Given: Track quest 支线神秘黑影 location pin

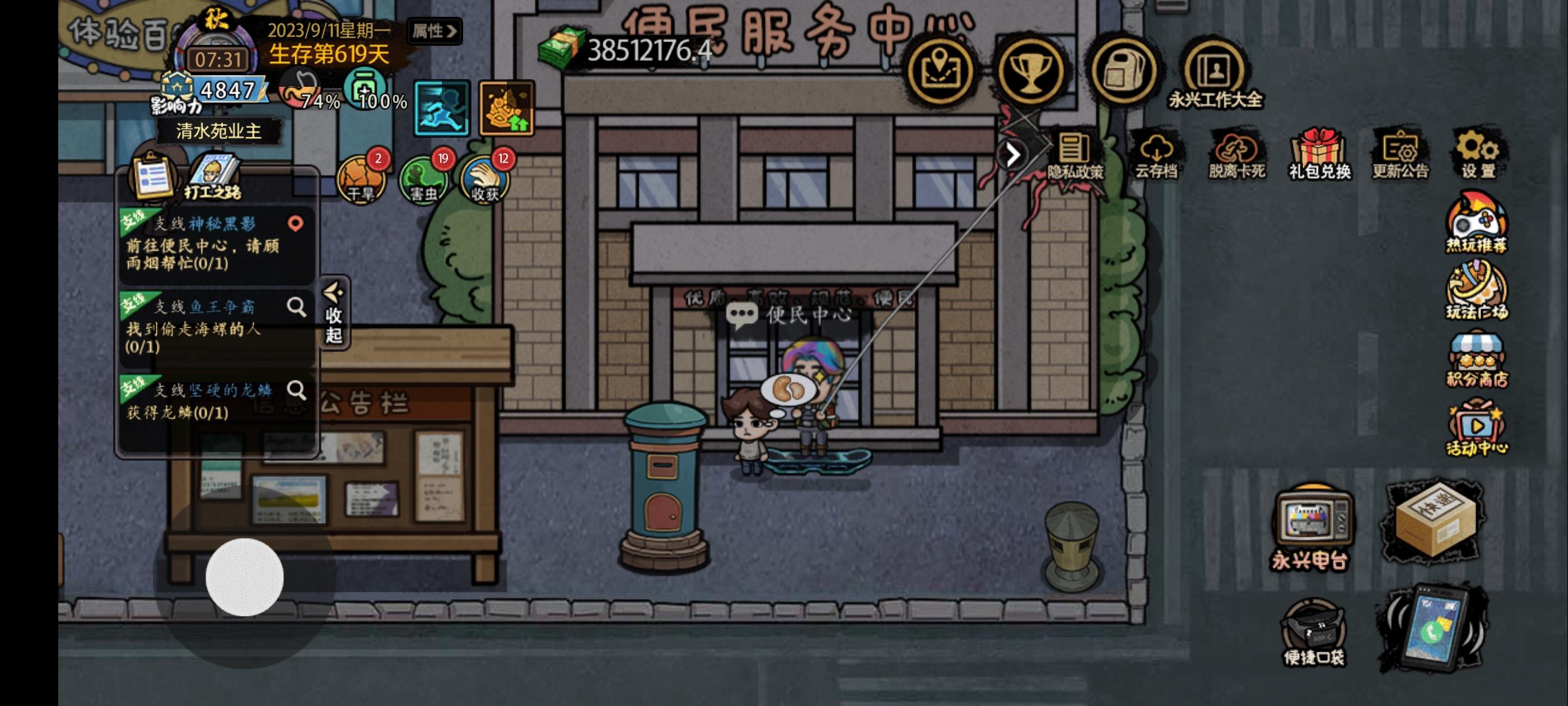Looking at the screenshot, I should 296,223.
